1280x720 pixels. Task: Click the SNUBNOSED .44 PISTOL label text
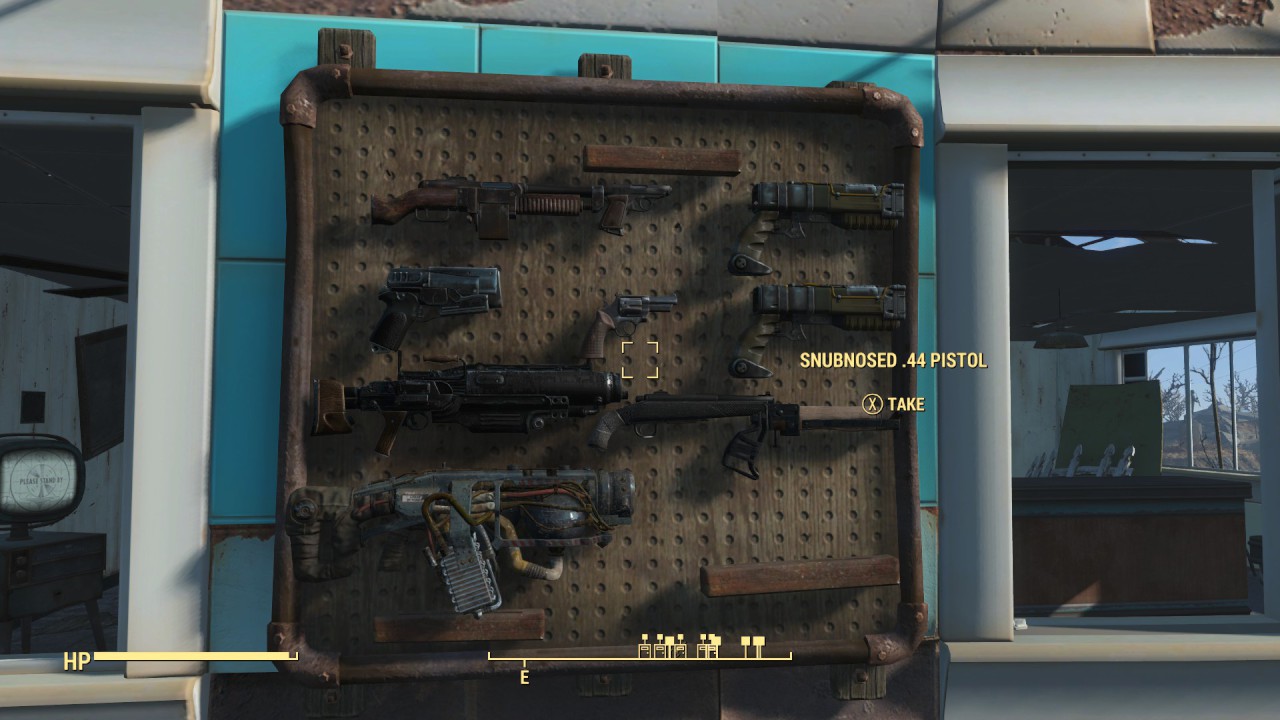tap(893, 363)
